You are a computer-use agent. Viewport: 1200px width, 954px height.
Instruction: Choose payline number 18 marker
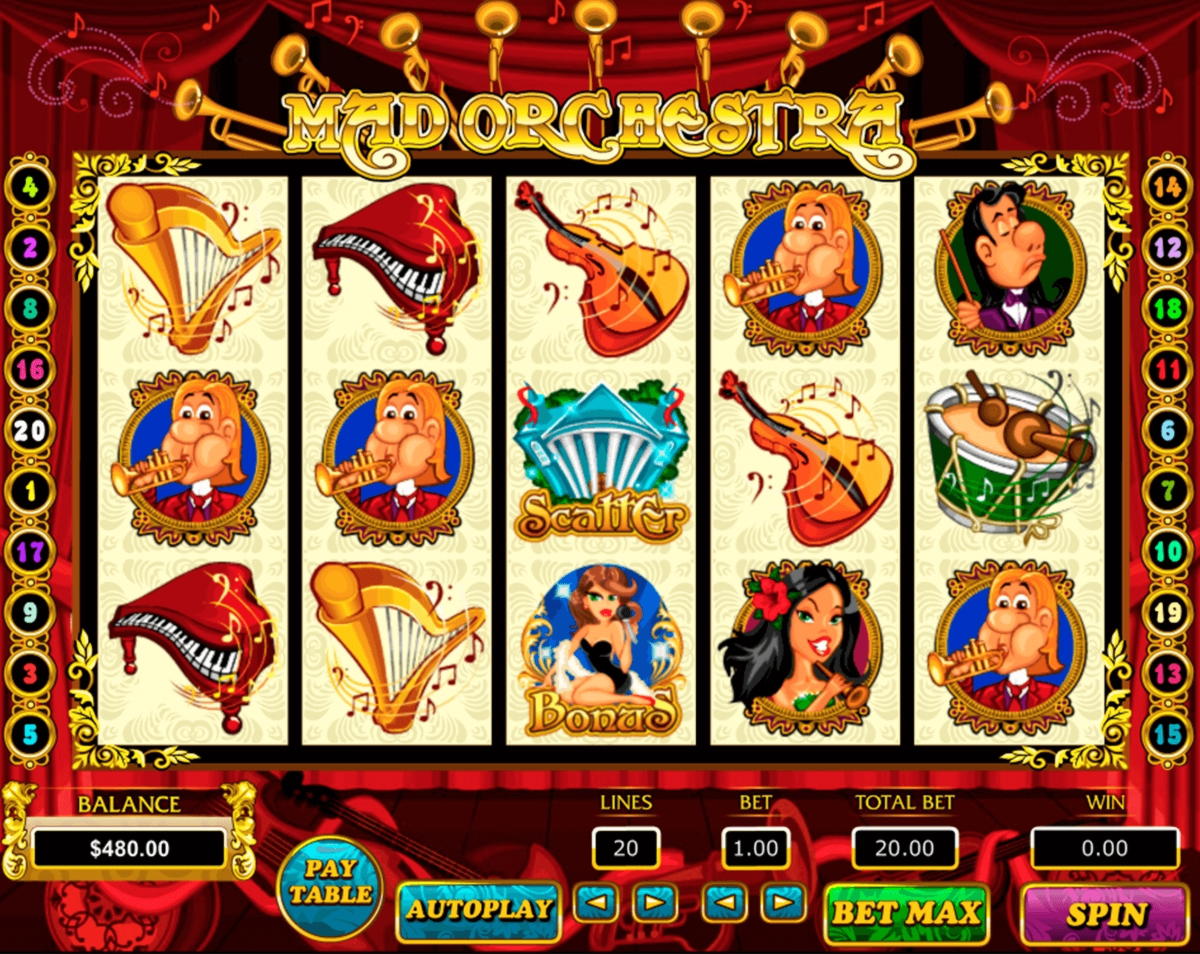tap(1168, 309)
